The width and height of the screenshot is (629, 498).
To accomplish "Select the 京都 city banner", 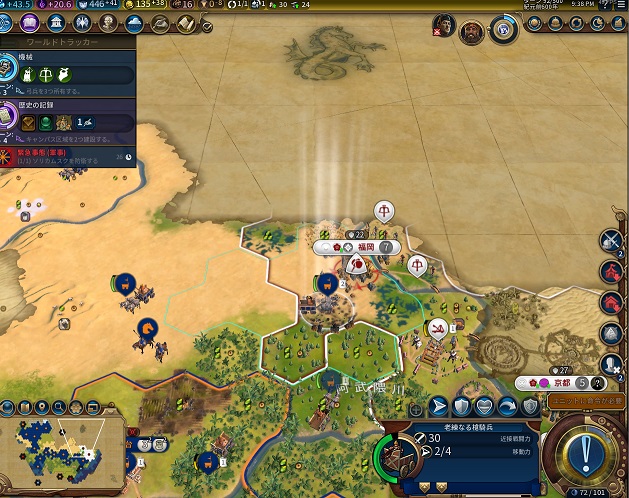I will (x=559, y=383).
